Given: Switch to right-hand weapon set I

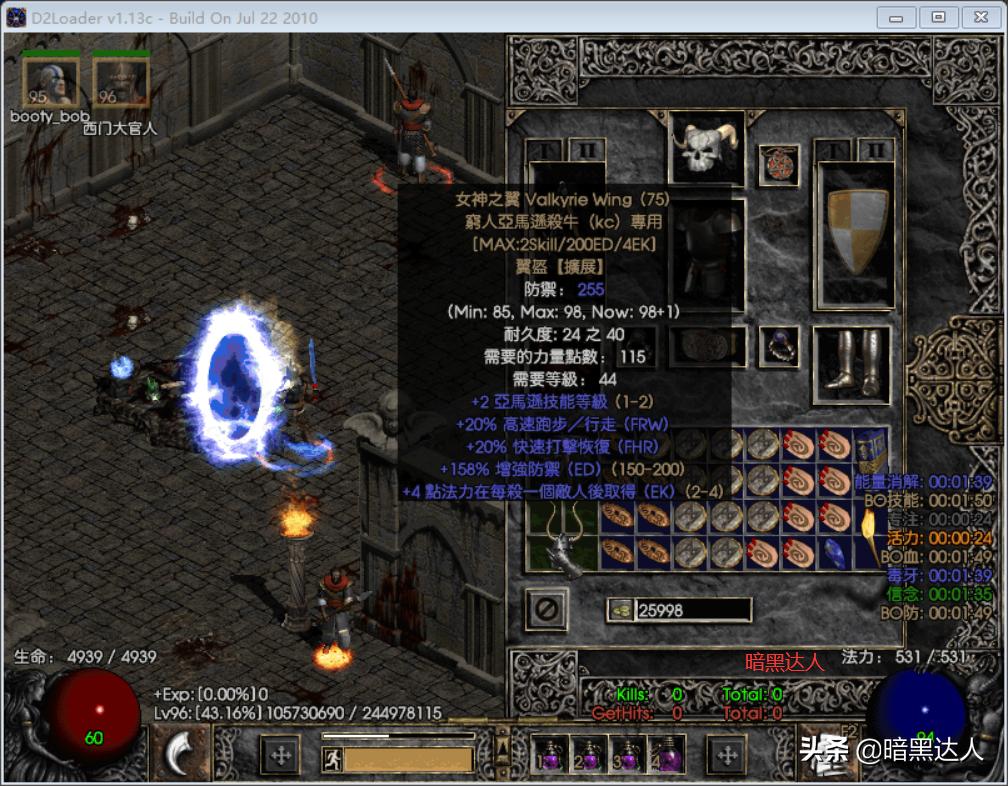Looking at the screenshot, I should (x=831, y=149).
